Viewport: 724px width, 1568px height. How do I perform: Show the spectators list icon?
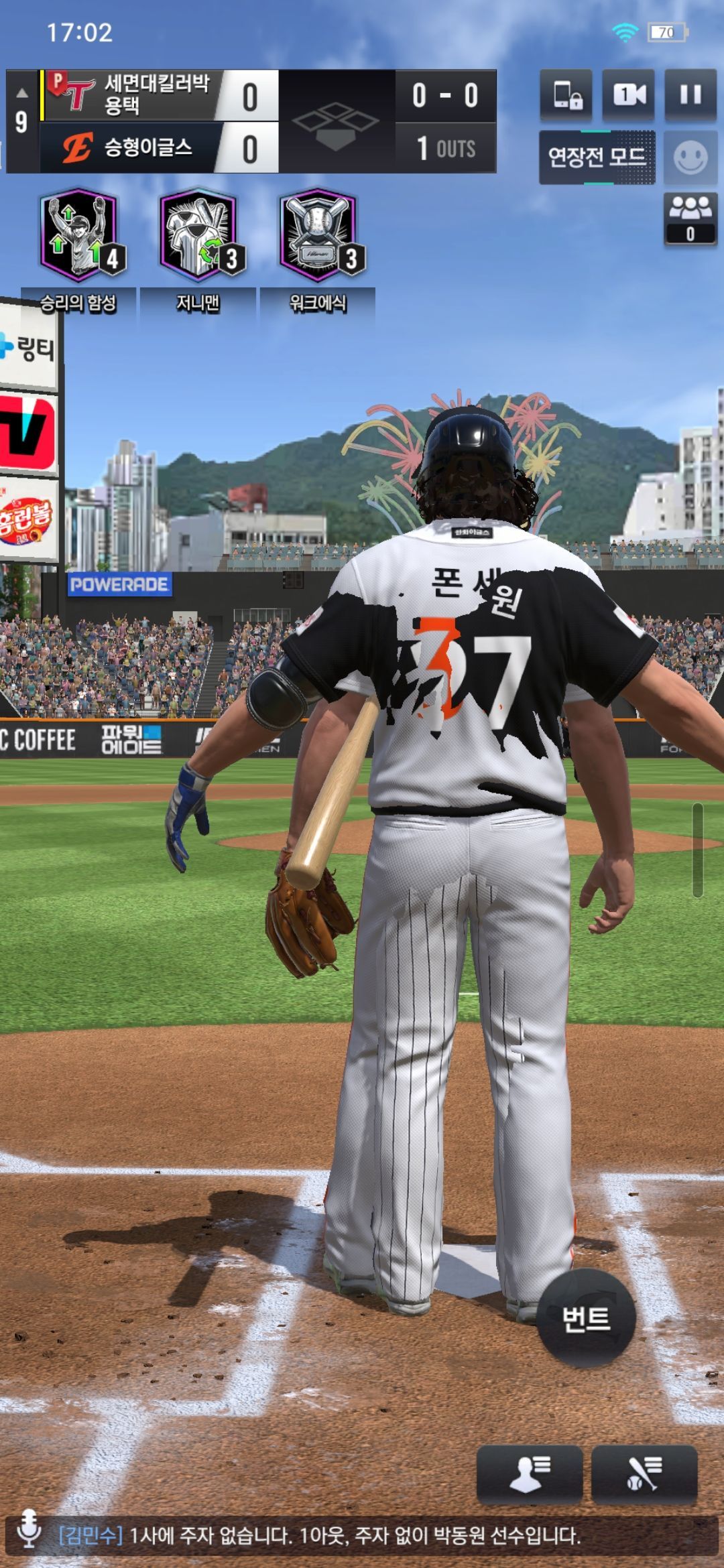pos(690,218)
